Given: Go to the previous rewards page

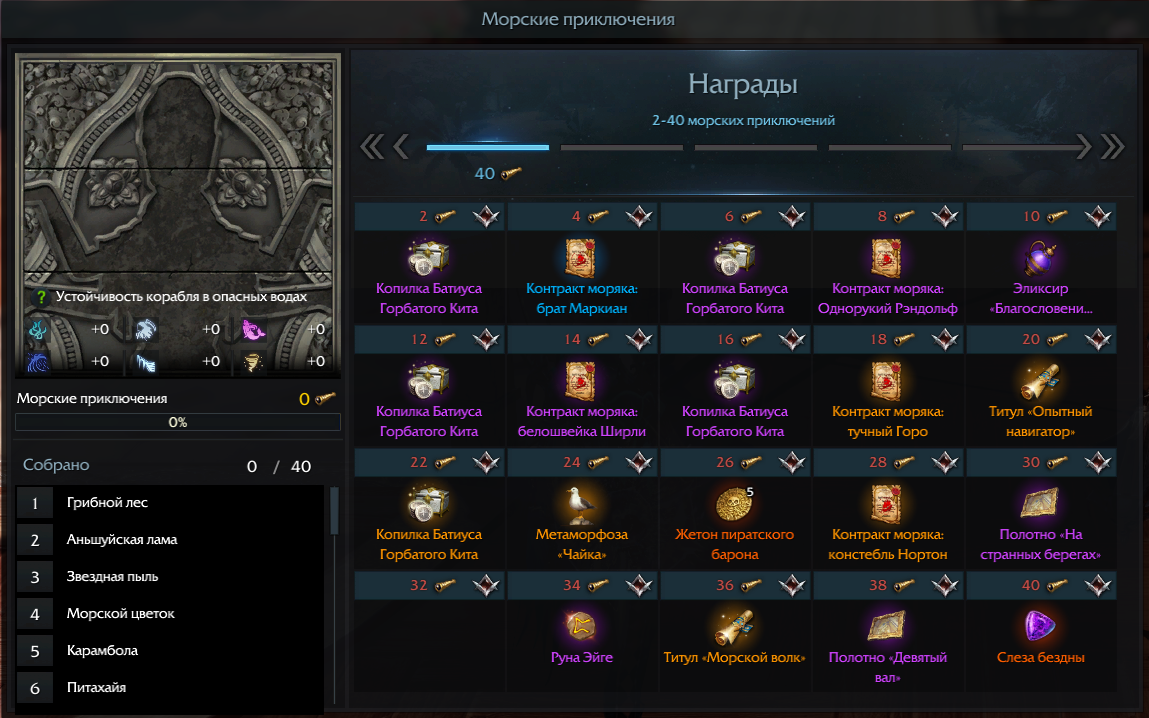Looking at the screenshot, I should [x=401, y=148].
